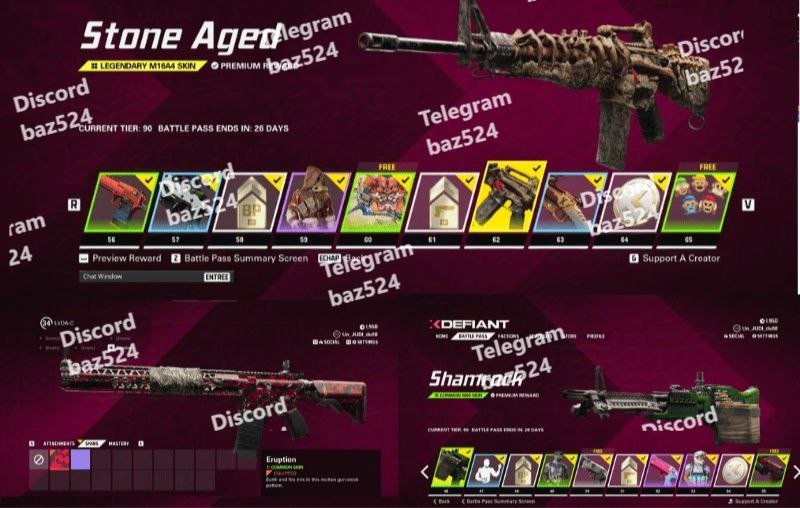Open the Mastery tab
The image size is (800, 508).
tap(121, 444)
